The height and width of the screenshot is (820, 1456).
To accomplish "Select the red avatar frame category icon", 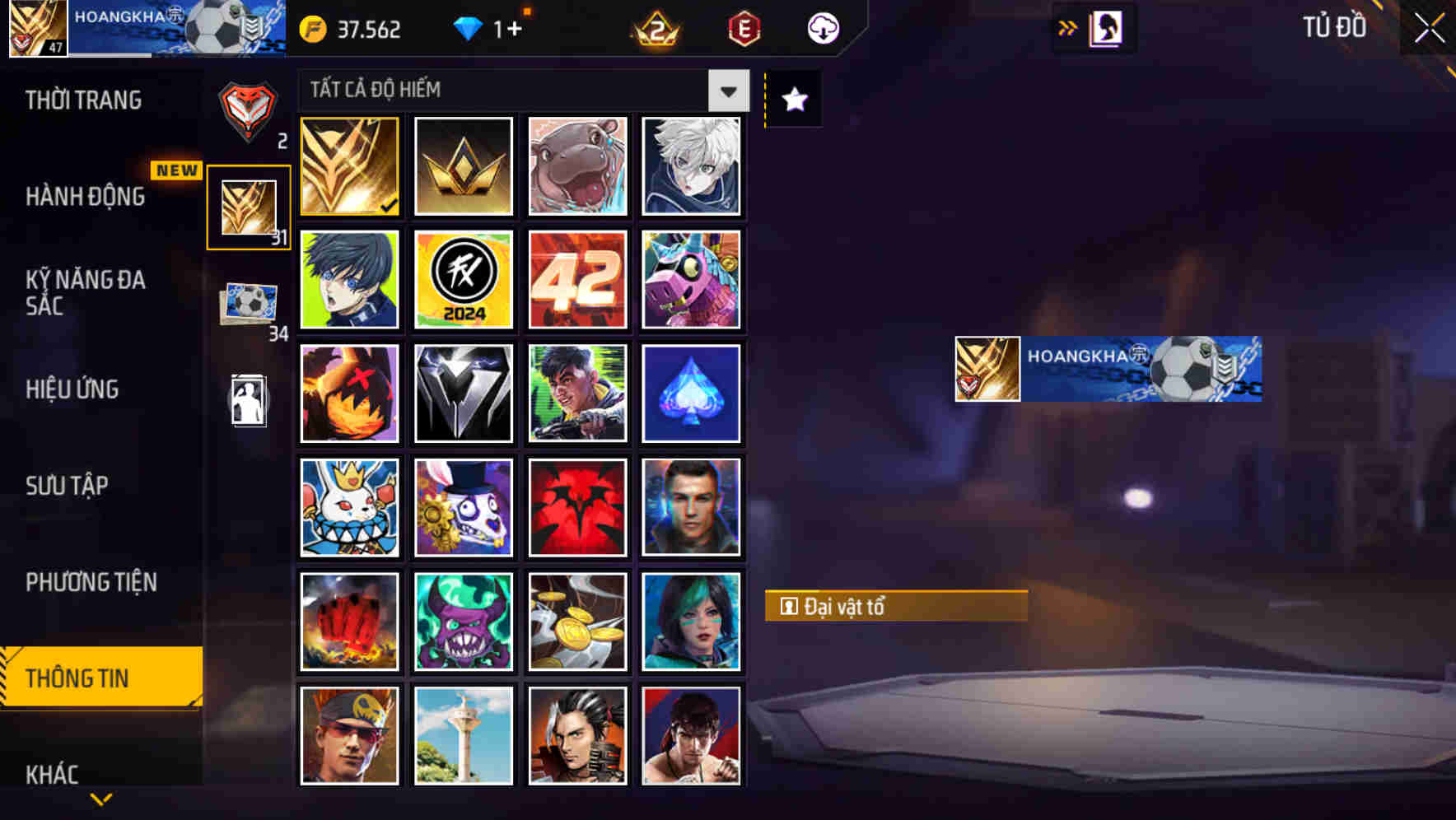I will 250,111.
